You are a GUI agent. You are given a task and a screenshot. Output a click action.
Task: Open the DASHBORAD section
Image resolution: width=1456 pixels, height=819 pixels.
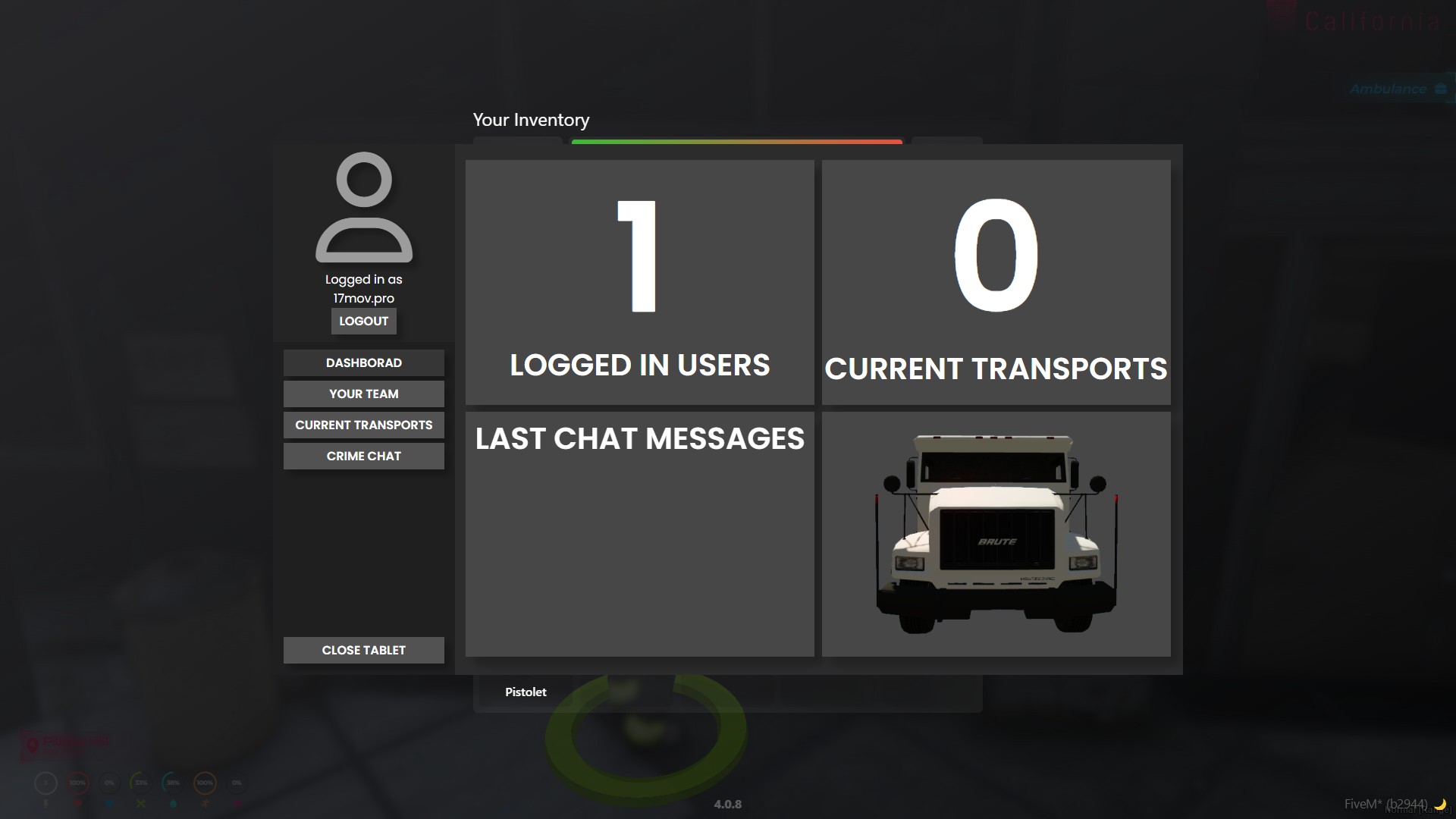tap(363, 363)
